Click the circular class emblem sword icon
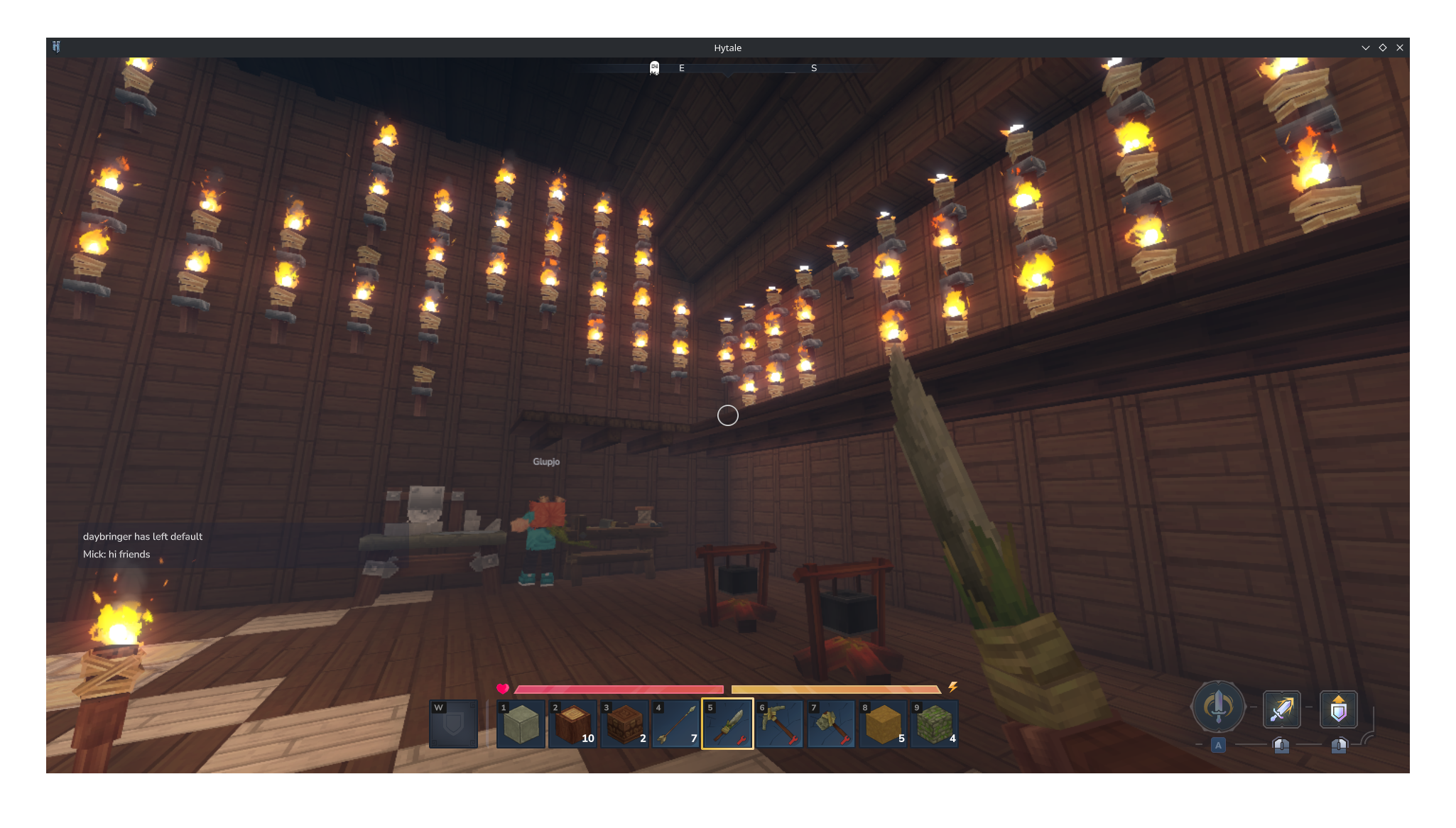Screen dimensions: 1456x828 pos(1217,707)
